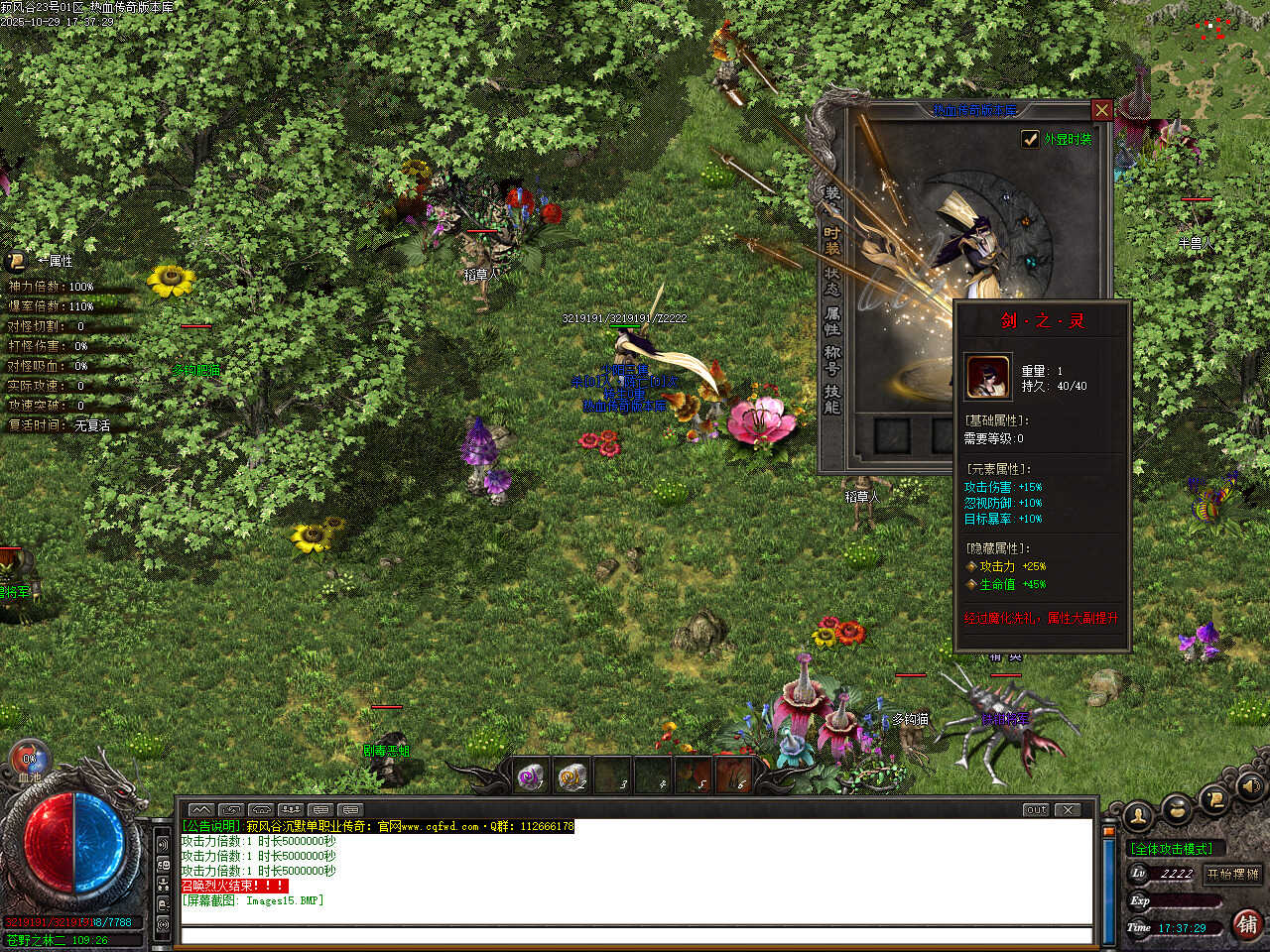
Task: Switch to the 属性 tab
Action: [x=831, y=320]
